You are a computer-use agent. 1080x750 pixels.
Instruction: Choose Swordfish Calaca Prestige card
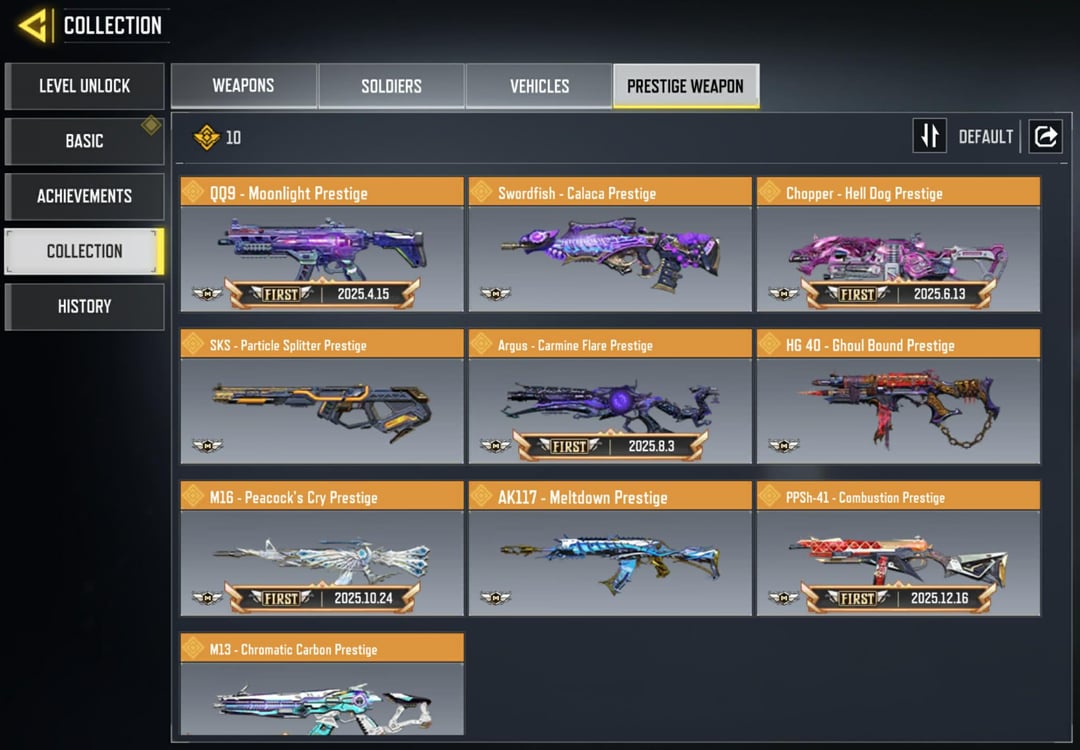(610, 245)
